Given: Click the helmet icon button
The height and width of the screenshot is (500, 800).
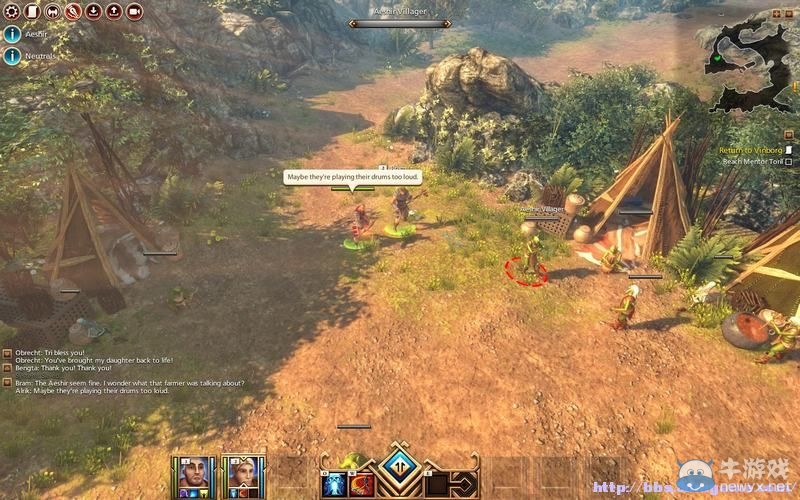Looking at the screenshot, I should point(52,12).
